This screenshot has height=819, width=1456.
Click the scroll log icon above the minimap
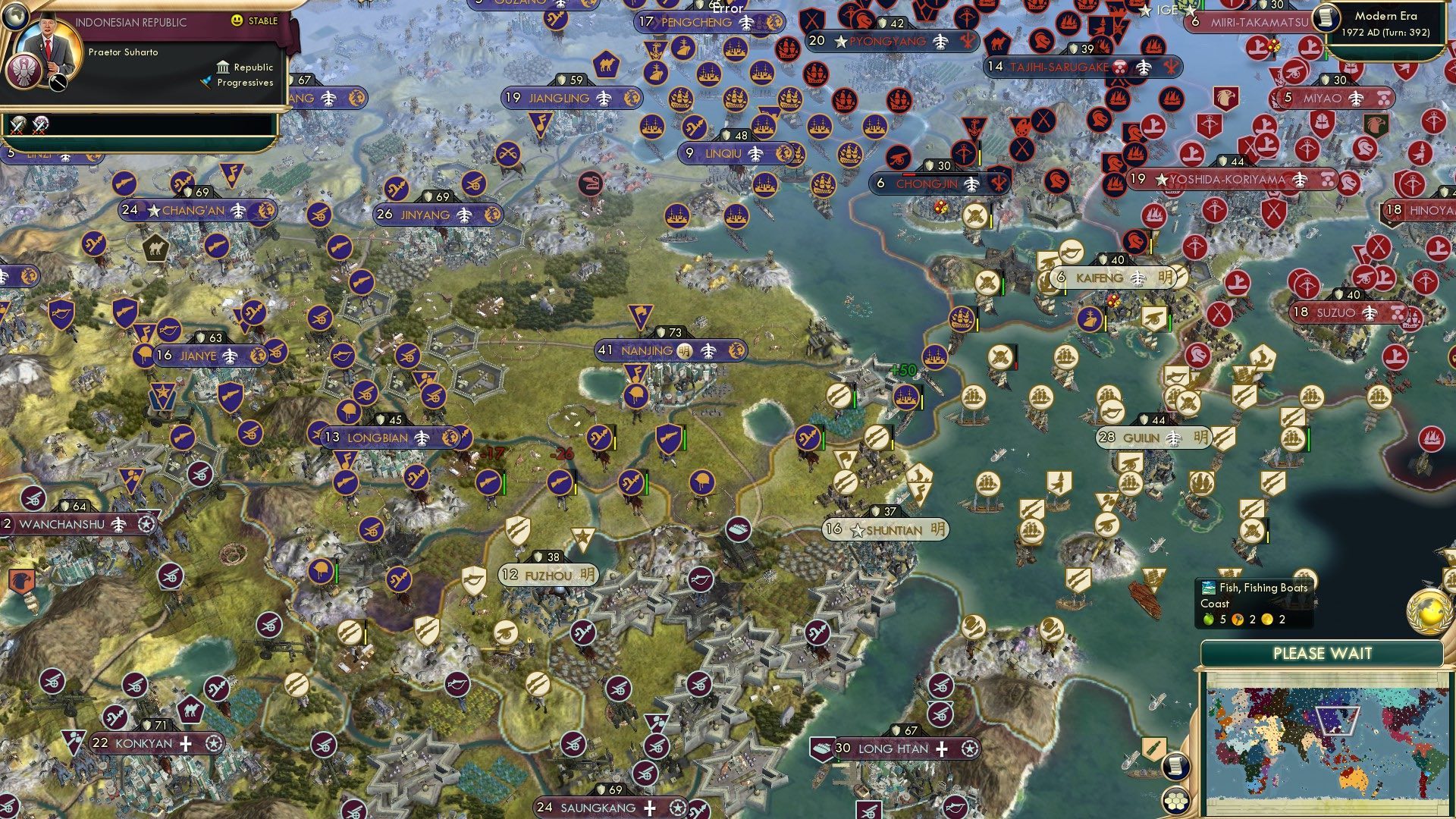point(1175,767)
